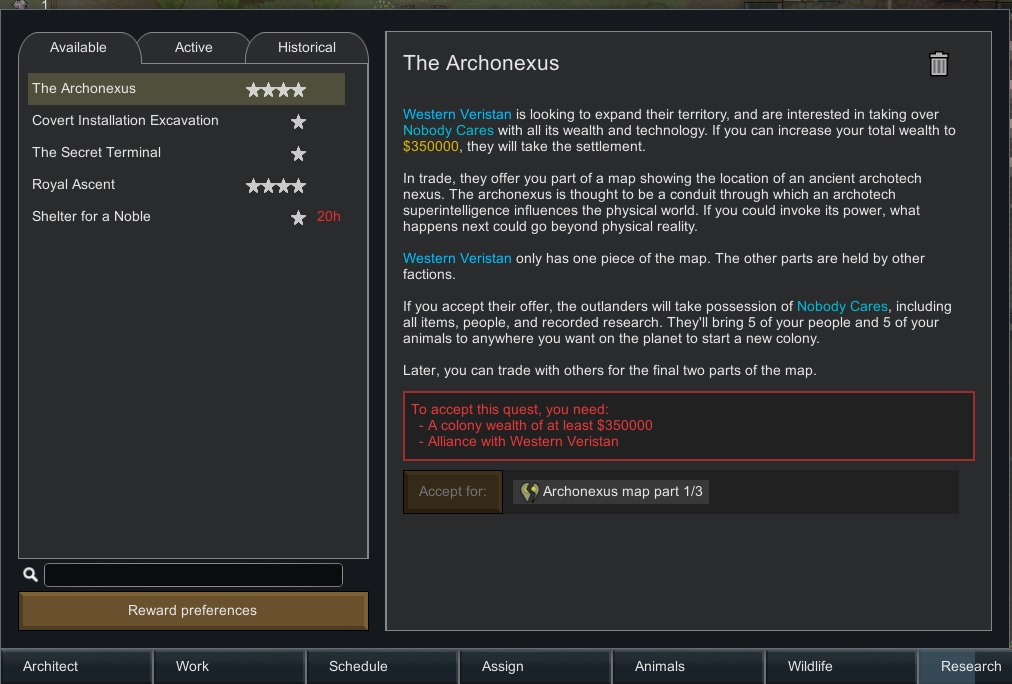Follow the first Western Veristan faction link
Screen dimensions: 1012x684
tap(457, 114)
